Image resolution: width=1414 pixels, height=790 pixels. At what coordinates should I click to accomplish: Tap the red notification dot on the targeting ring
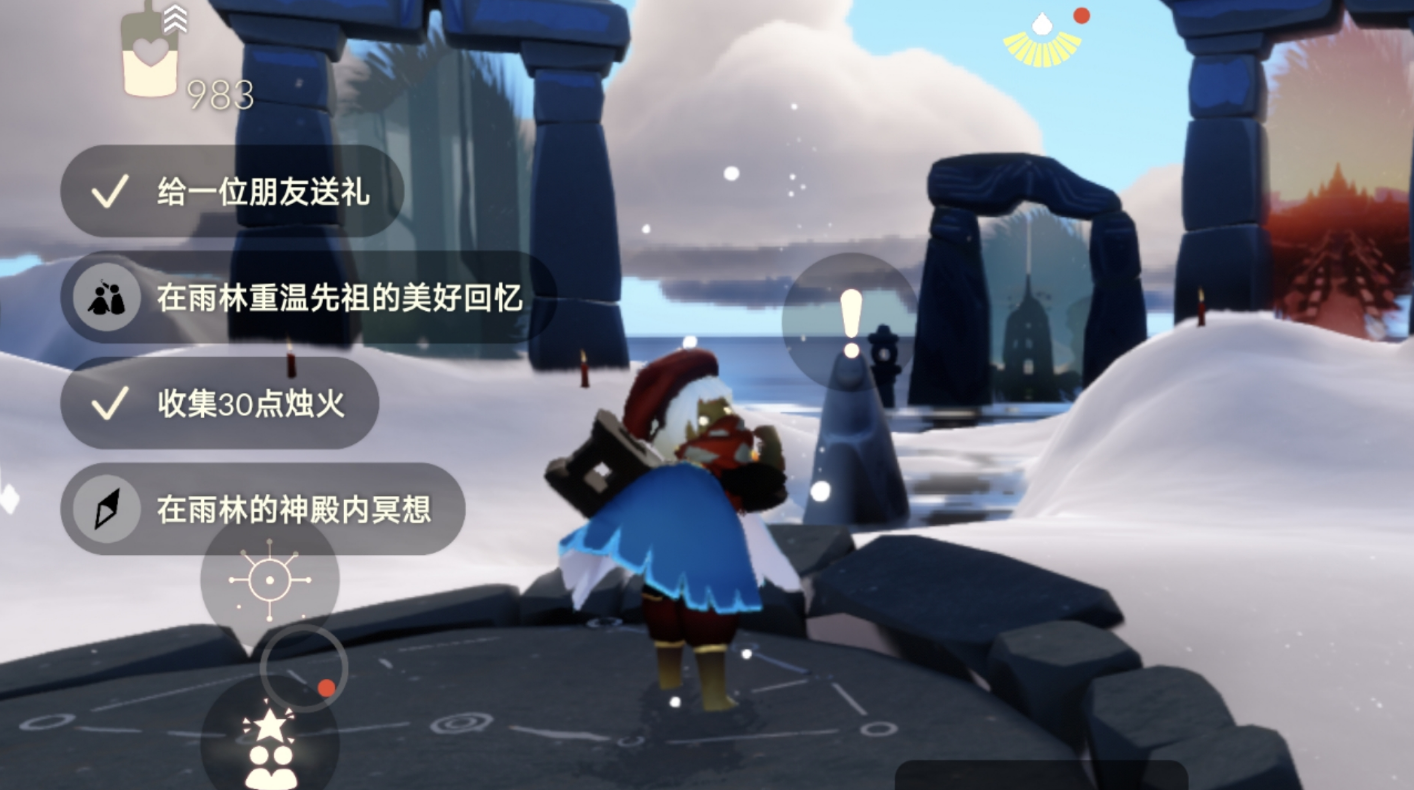327,688
